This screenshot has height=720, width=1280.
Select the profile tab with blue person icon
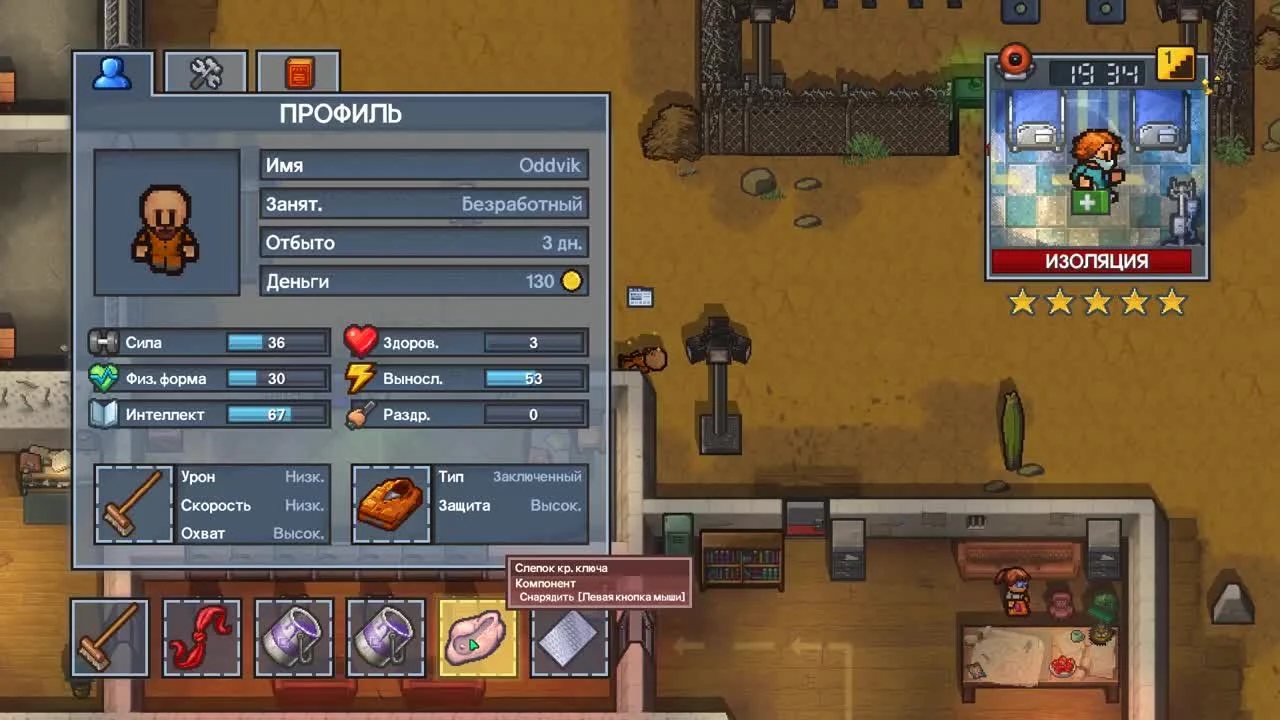112,70
